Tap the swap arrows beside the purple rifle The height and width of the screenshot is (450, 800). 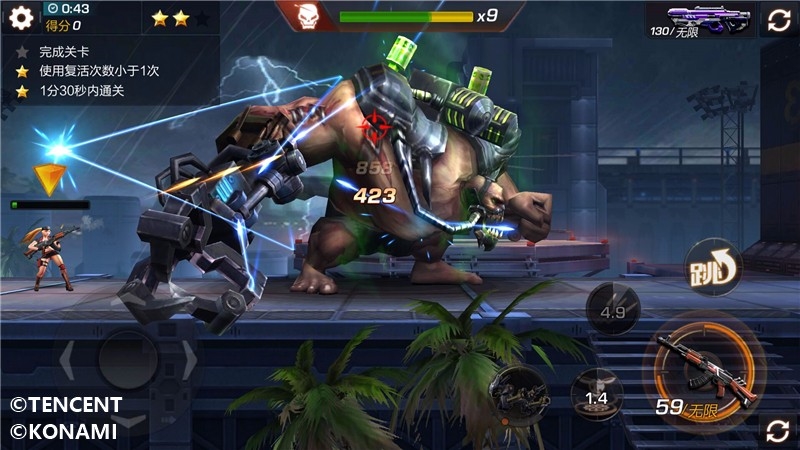tap(781, 19)
